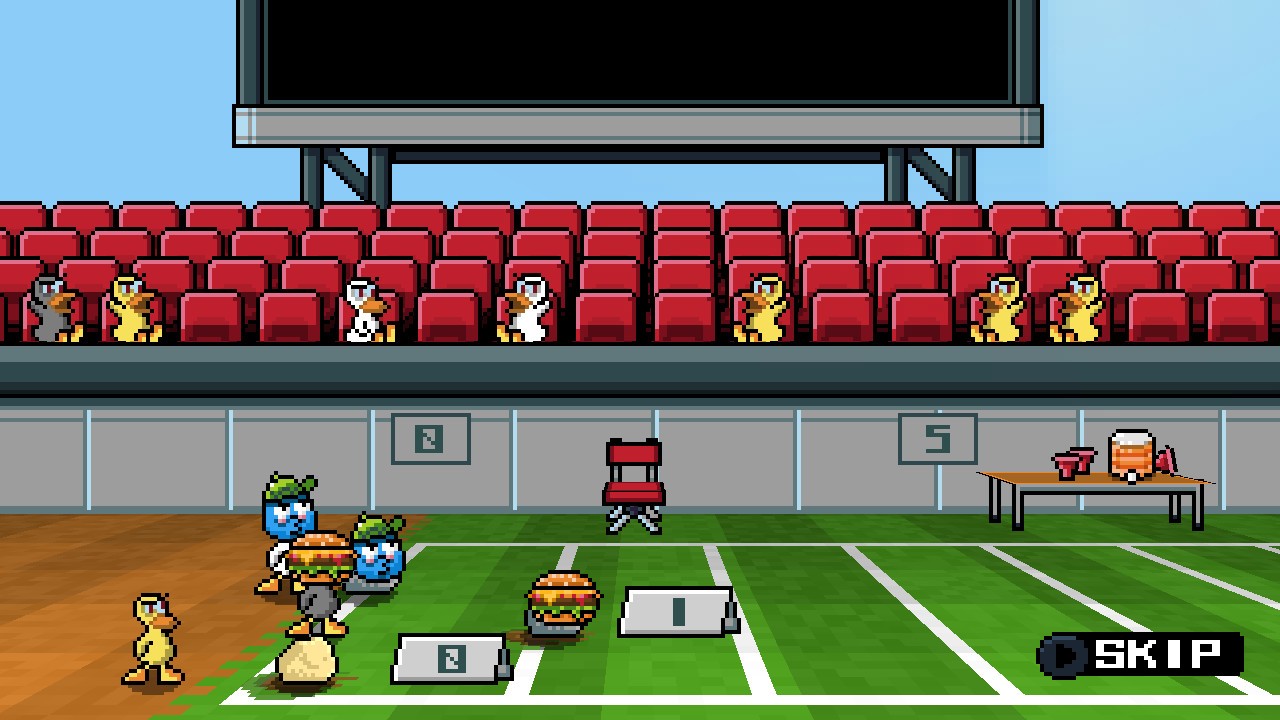The image size is (1280, 720).
Task: Click the sideline marker showing number 2
Action: [450, 660]
